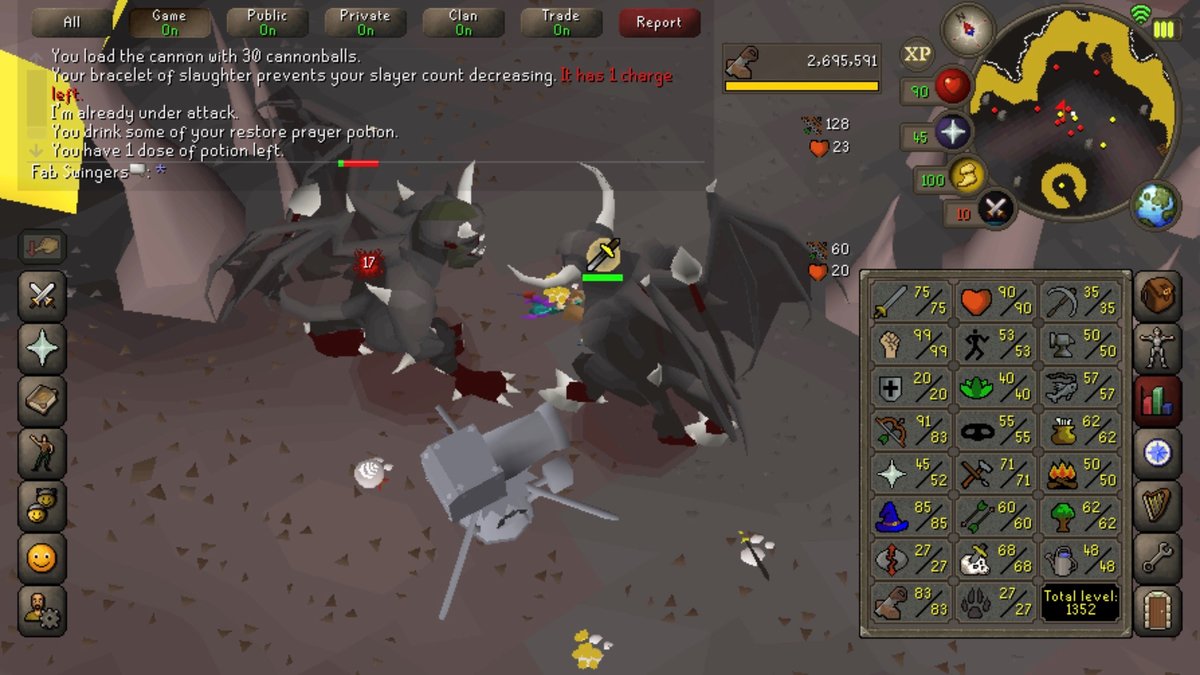Viewport: 1200px width, 675px height.
Task: Activate the prayer orb showing 45
Action: [952, 134]
